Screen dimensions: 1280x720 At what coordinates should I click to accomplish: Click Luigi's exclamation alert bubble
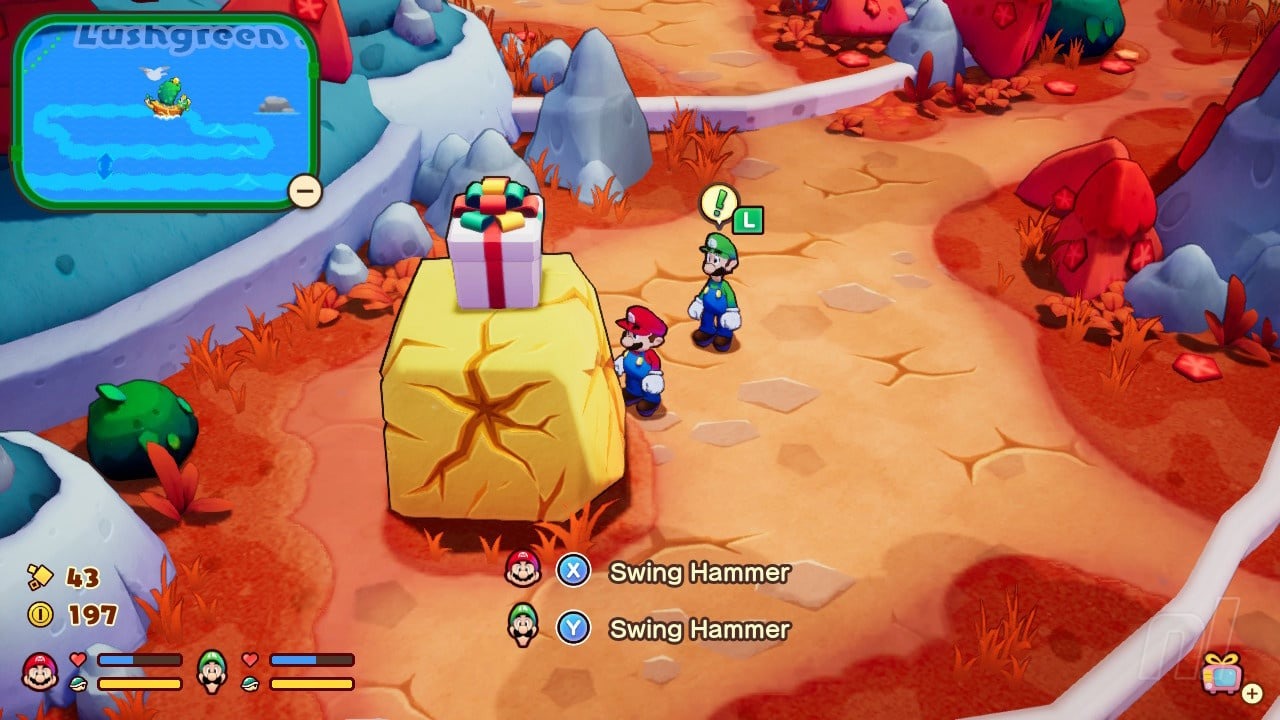[x=718, y=204]
